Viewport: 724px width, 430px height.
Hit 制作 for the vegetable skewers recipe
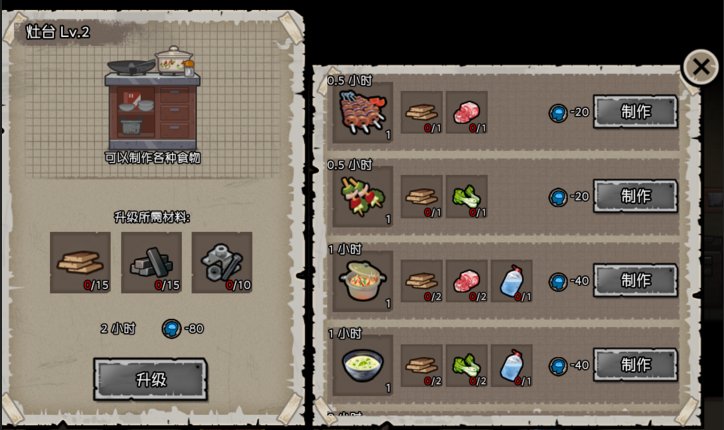tap(635, 195)
